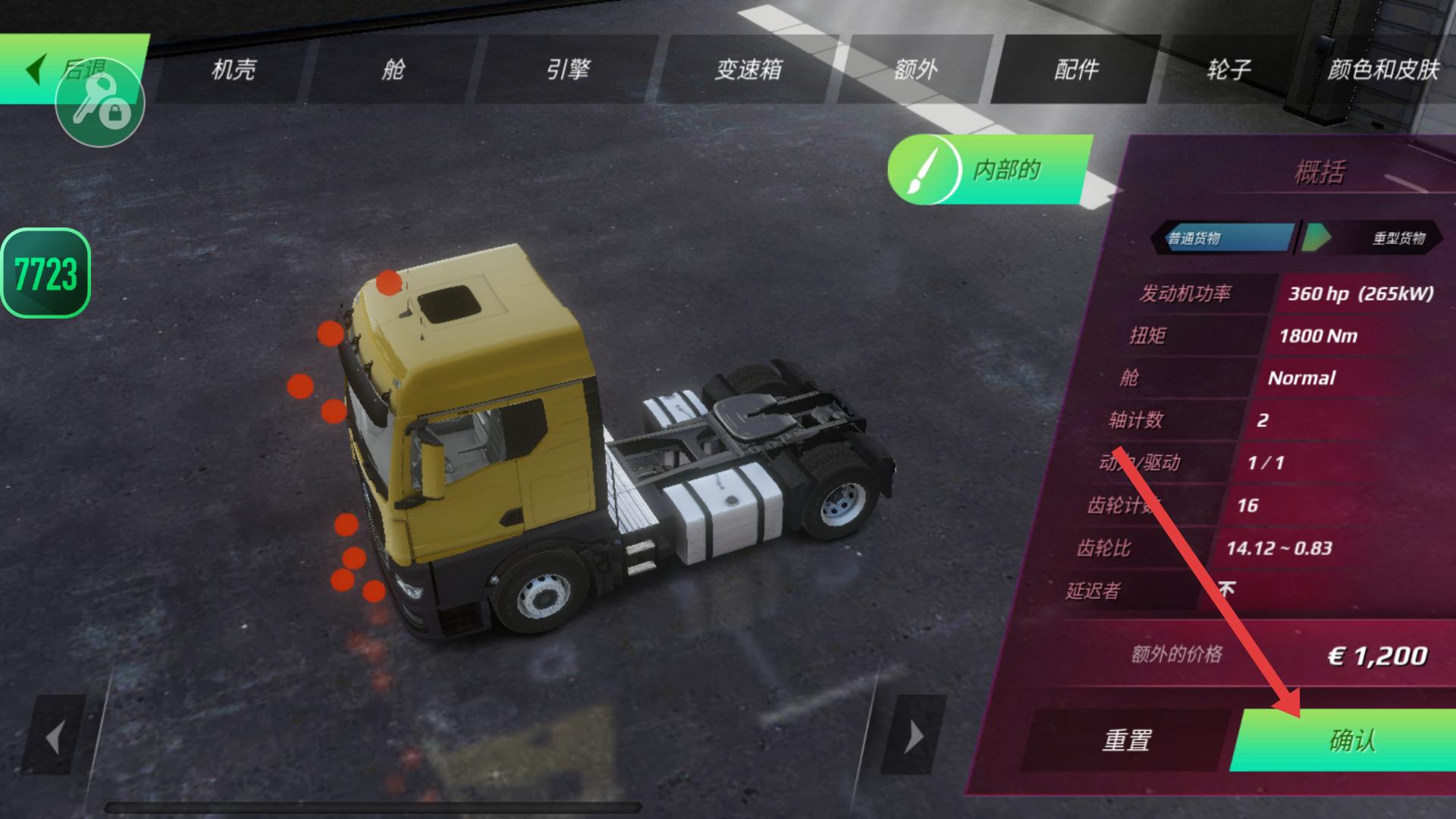Select the 引擎 engine tab
The width and height of the screenshot is (1456, 819).
point(567,70)
